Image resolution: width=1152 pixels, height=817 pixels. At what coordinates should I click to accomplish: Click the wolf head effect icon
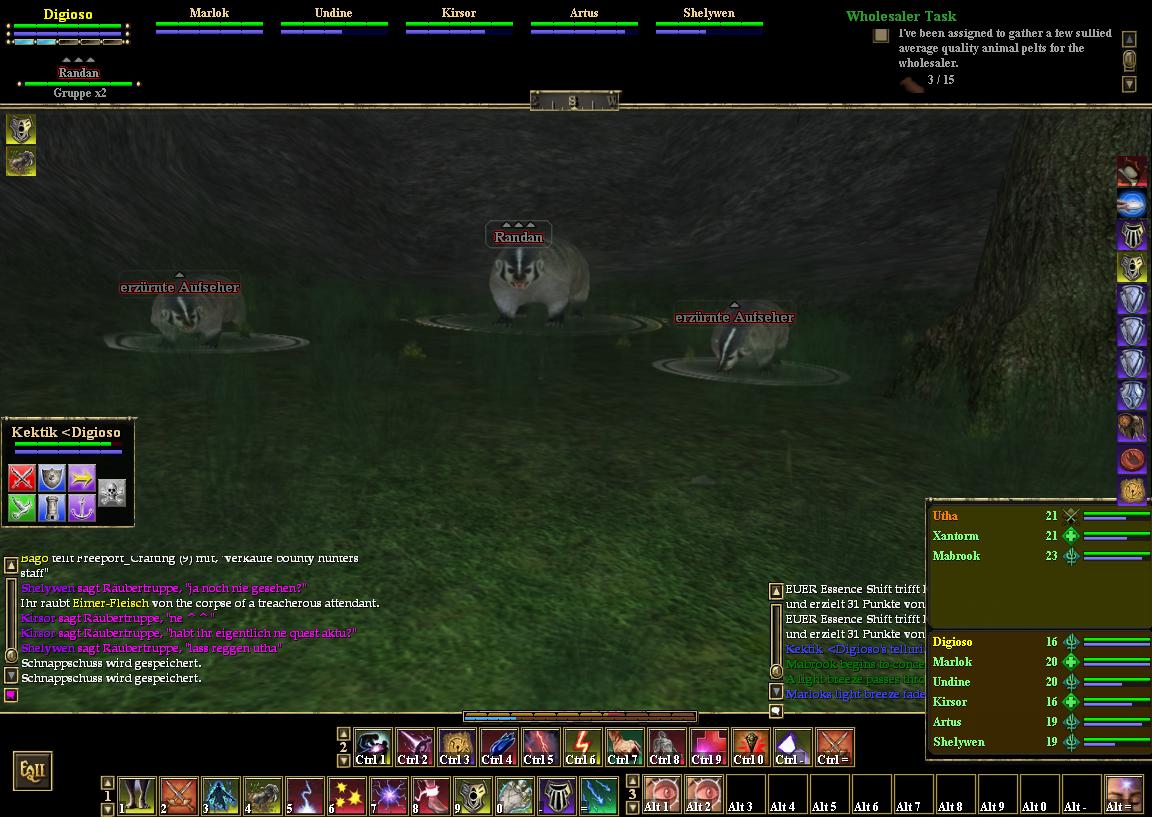pyautogui.click(x=21, y=129)
